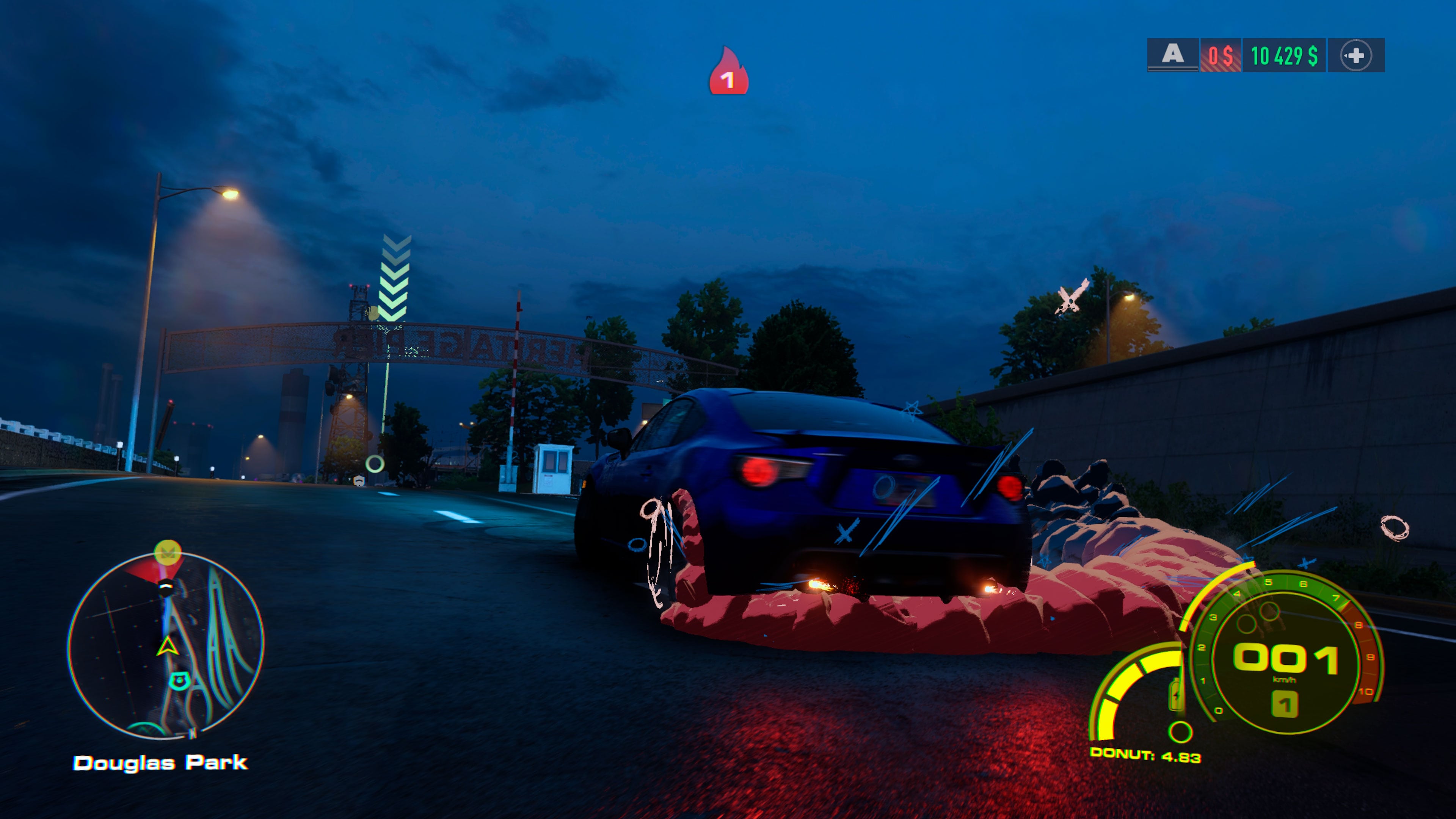Click the red heat level flame icon
Screen dimensions: 1456x819
point(728,72)
